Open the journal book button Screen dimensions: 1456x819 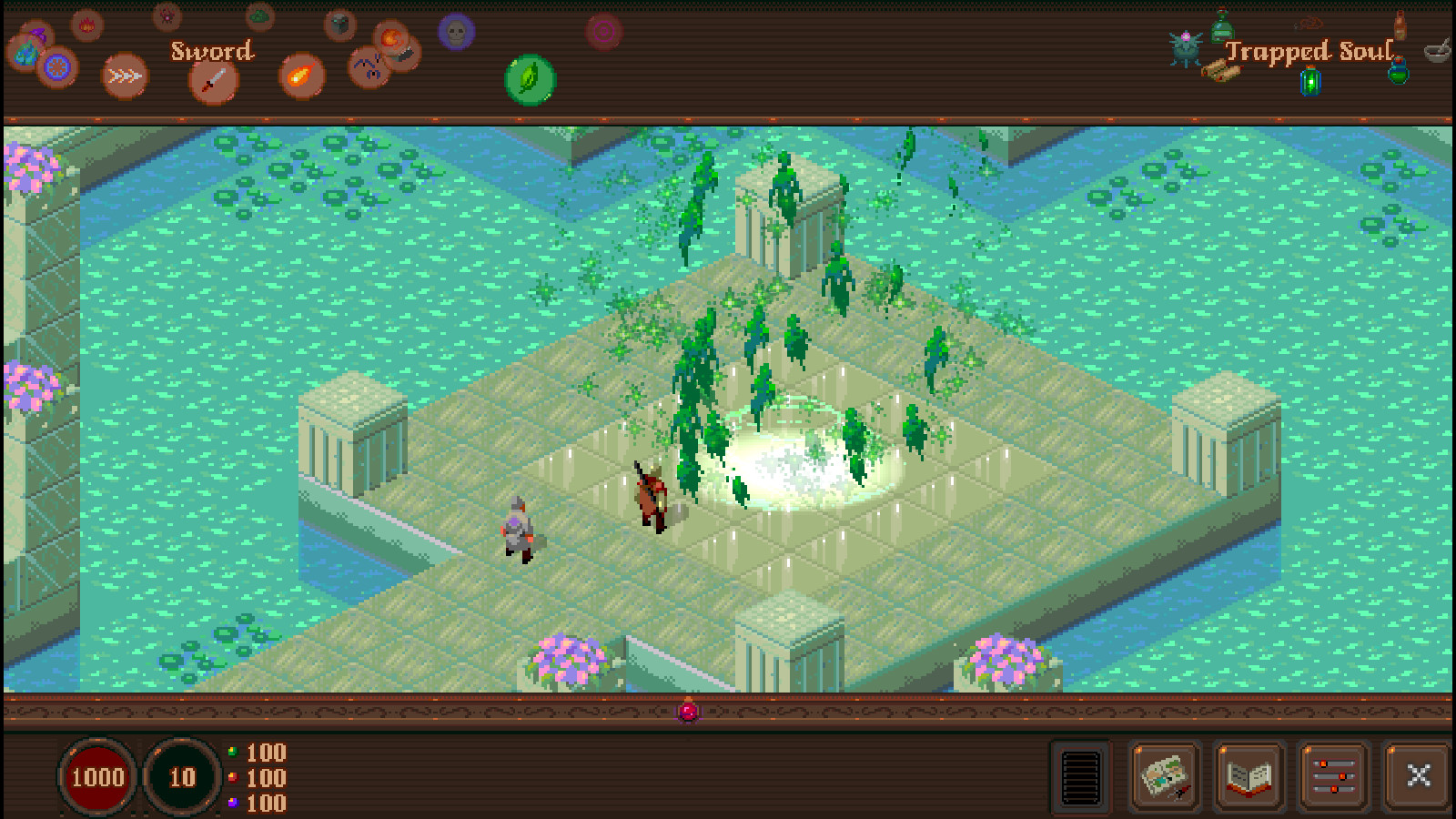click(x=1249, y=776)
